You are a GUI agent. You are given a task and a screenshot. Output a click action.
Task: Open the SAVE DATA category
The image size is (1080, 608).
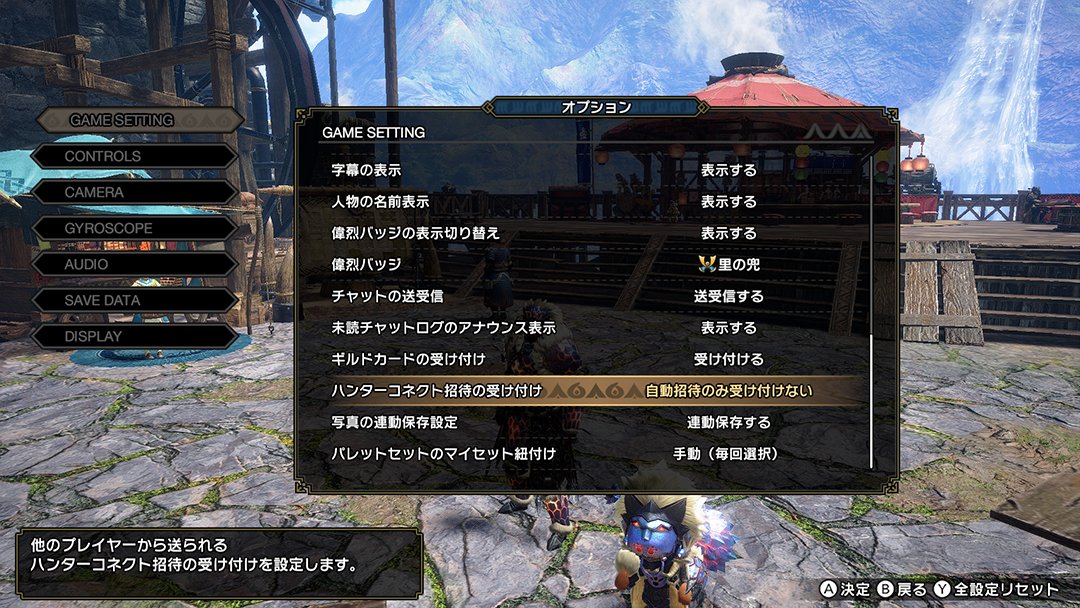pos(103,300)
